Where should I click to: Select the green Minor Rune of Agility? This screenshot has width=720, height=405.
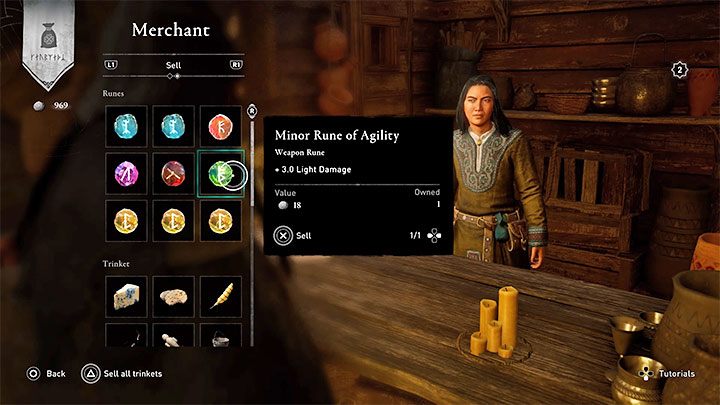[x=219, y=174]
